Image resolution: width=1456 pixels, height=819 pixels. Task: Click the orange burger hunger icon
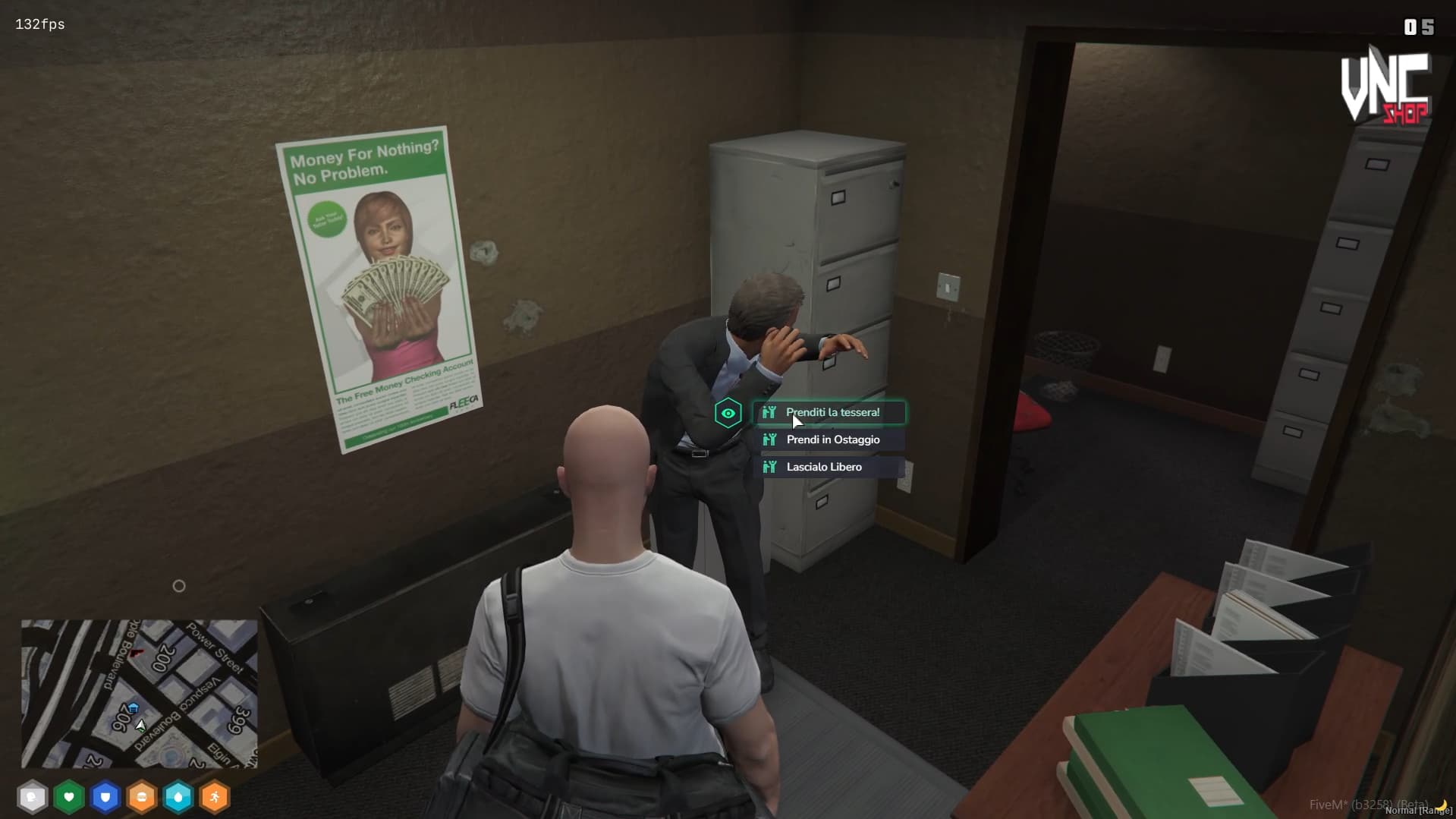pos(142,797)
